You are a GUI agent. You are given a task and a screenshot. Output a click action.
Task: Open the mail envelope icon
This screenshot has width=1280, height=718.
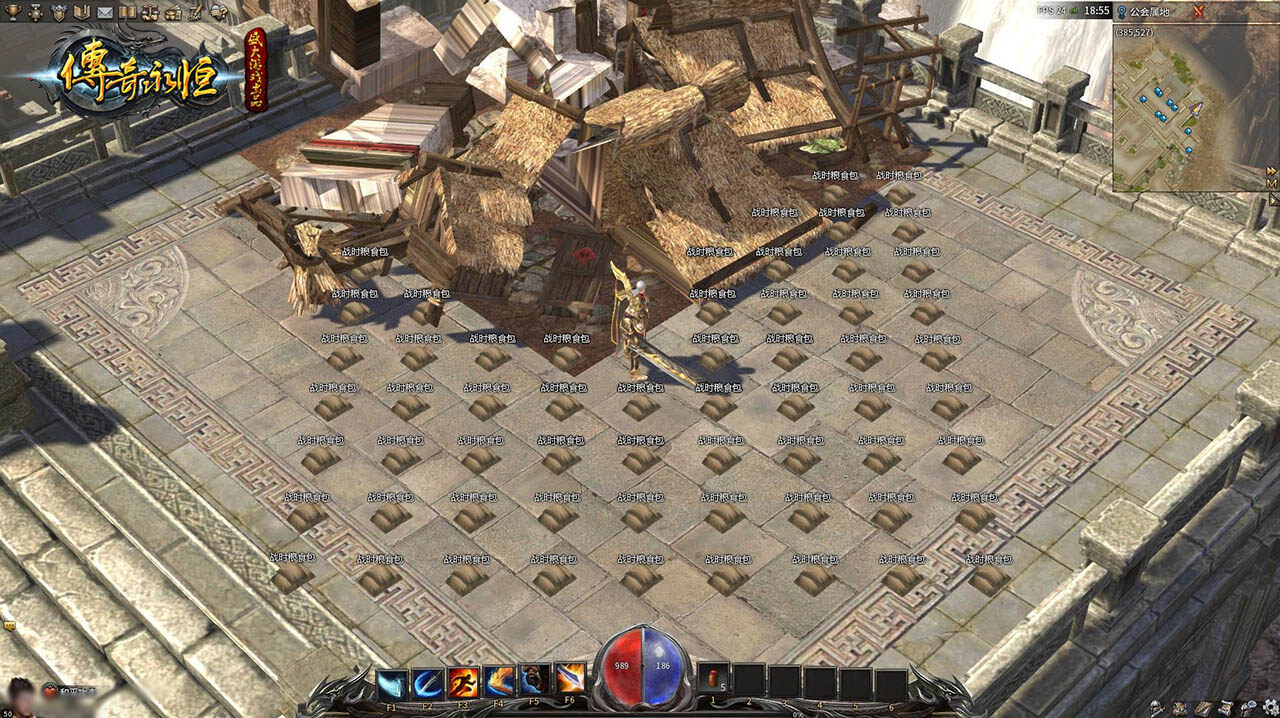[x=104, y=11]
